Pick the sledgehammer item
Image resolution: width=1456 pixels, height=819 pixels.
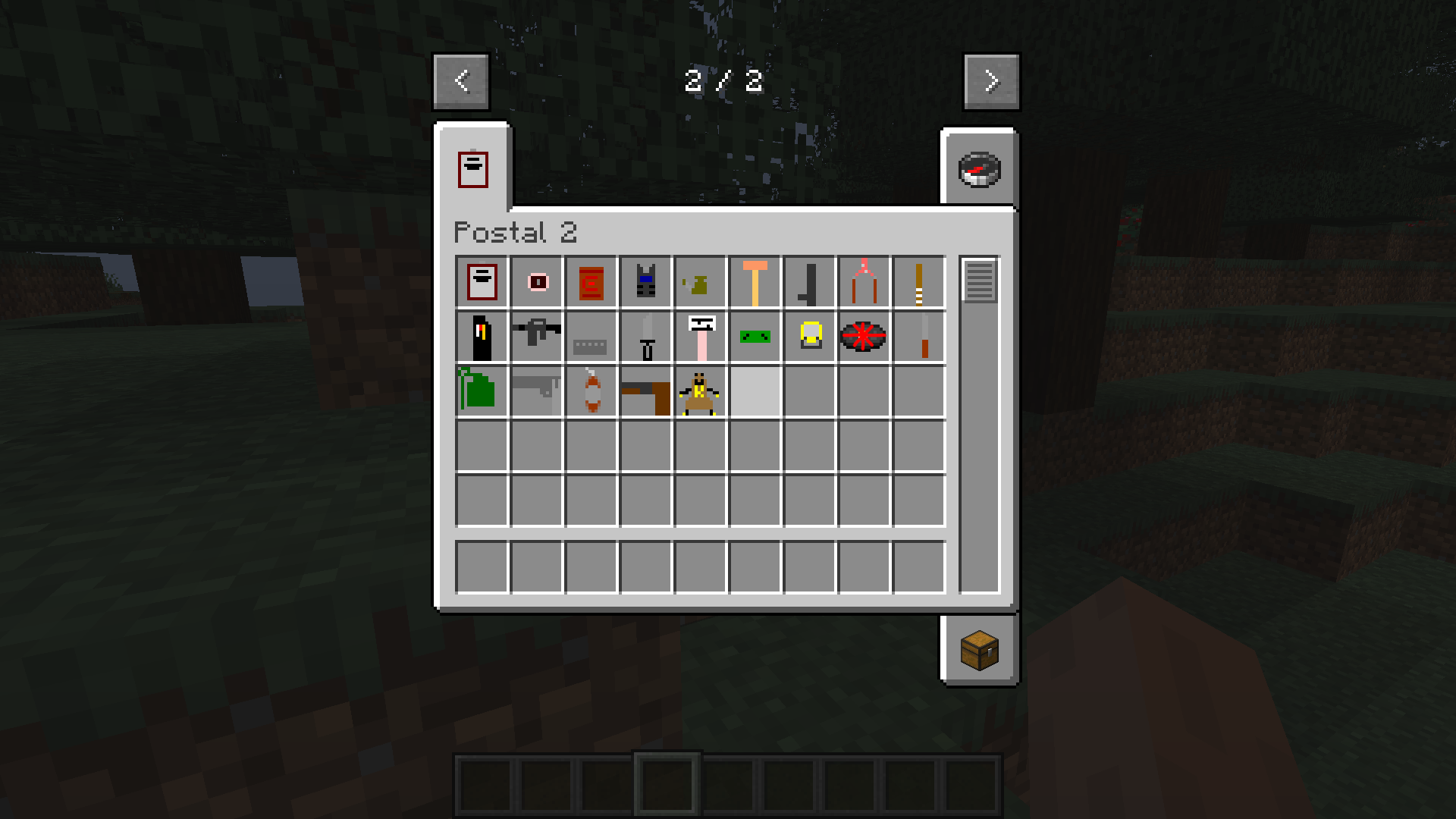pos(755,281)
